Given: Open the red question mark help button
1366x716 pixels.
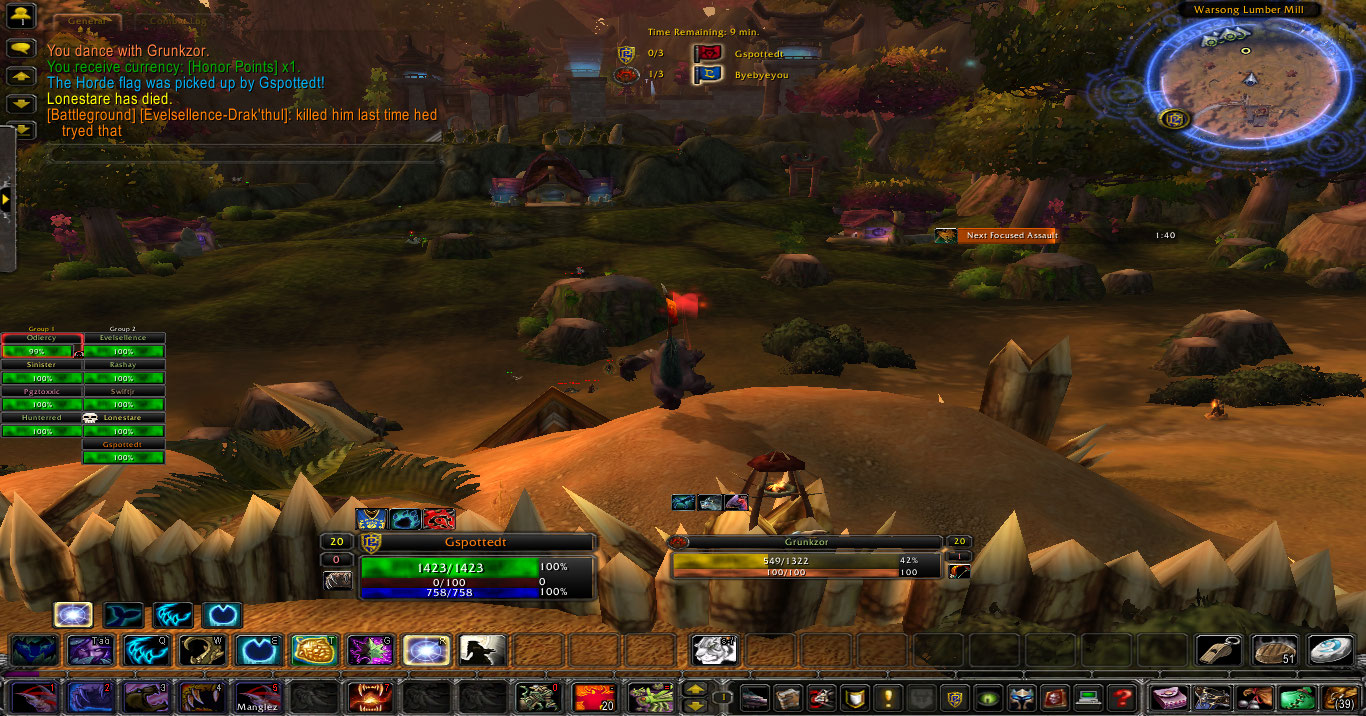Looking at the screenshot, I should click(1123, 697).
